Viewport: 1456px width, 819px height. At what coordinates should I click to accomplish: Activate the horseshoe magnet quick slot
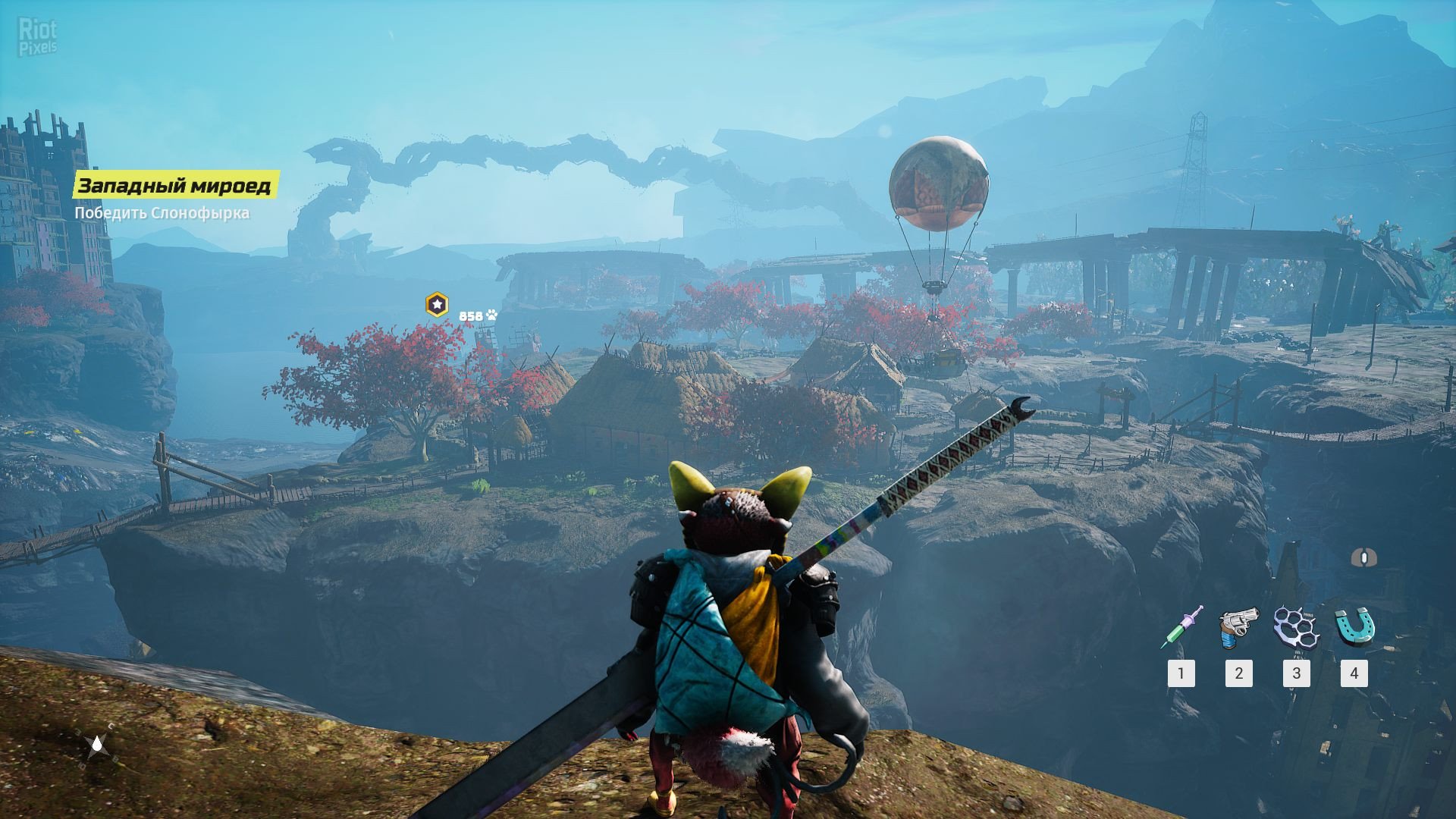(1354, 627)
